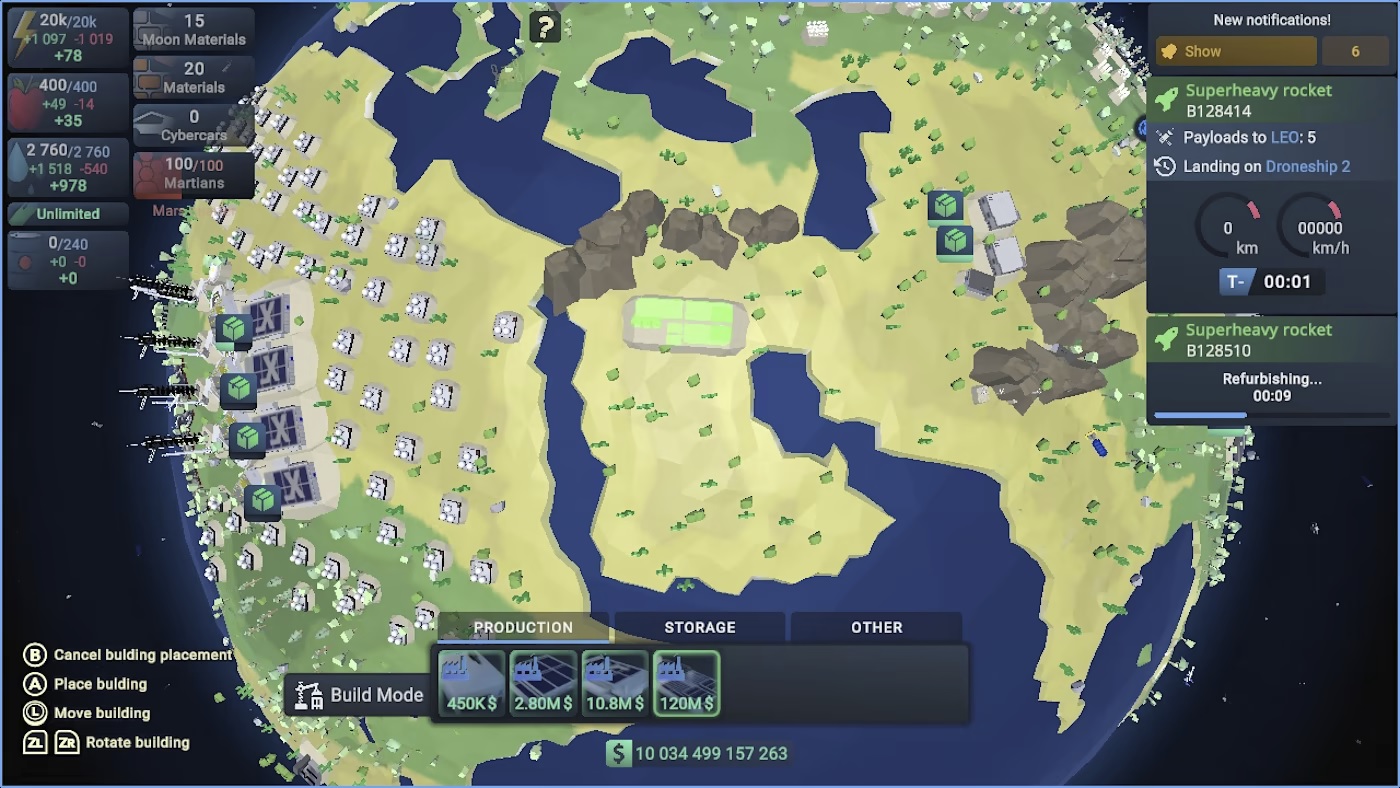Open the question mark help icon
This screenshot has height=788, width=1400.
(x=543, y=27)
